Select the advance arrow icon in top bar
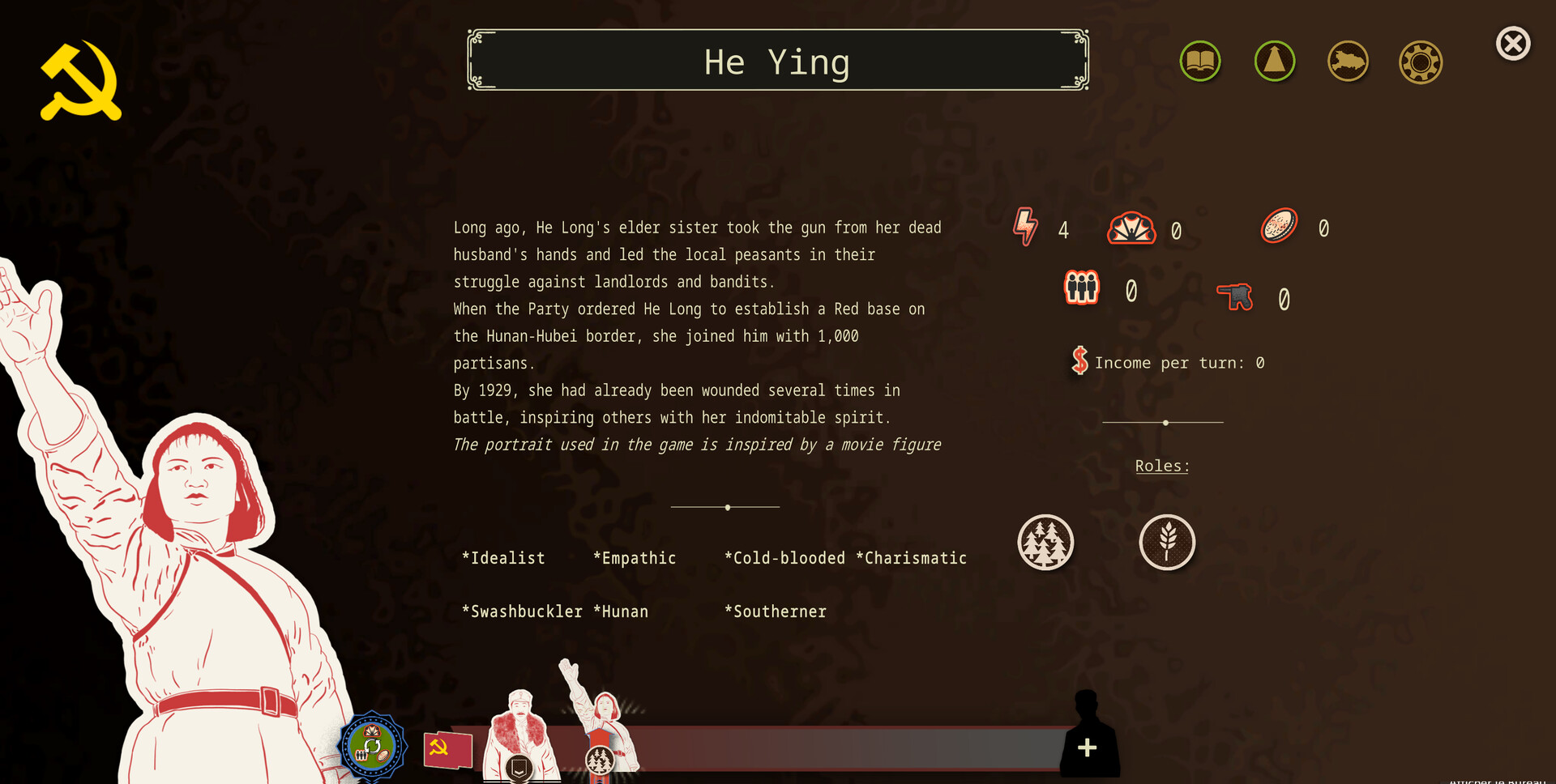1556x784 pixels. click(1274, 61)
